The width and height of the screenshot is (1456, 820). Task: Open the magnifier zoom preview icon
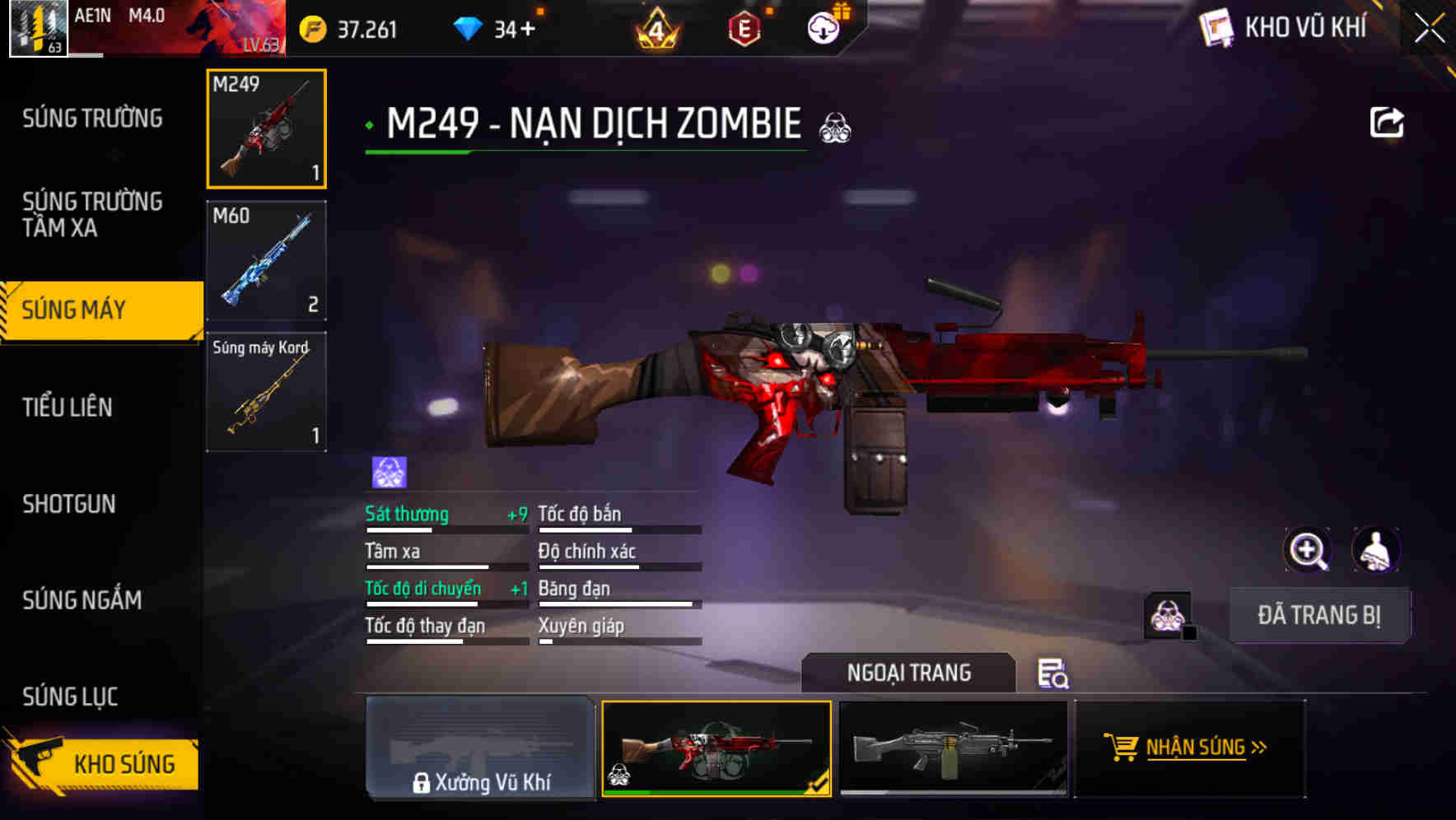1309,550
